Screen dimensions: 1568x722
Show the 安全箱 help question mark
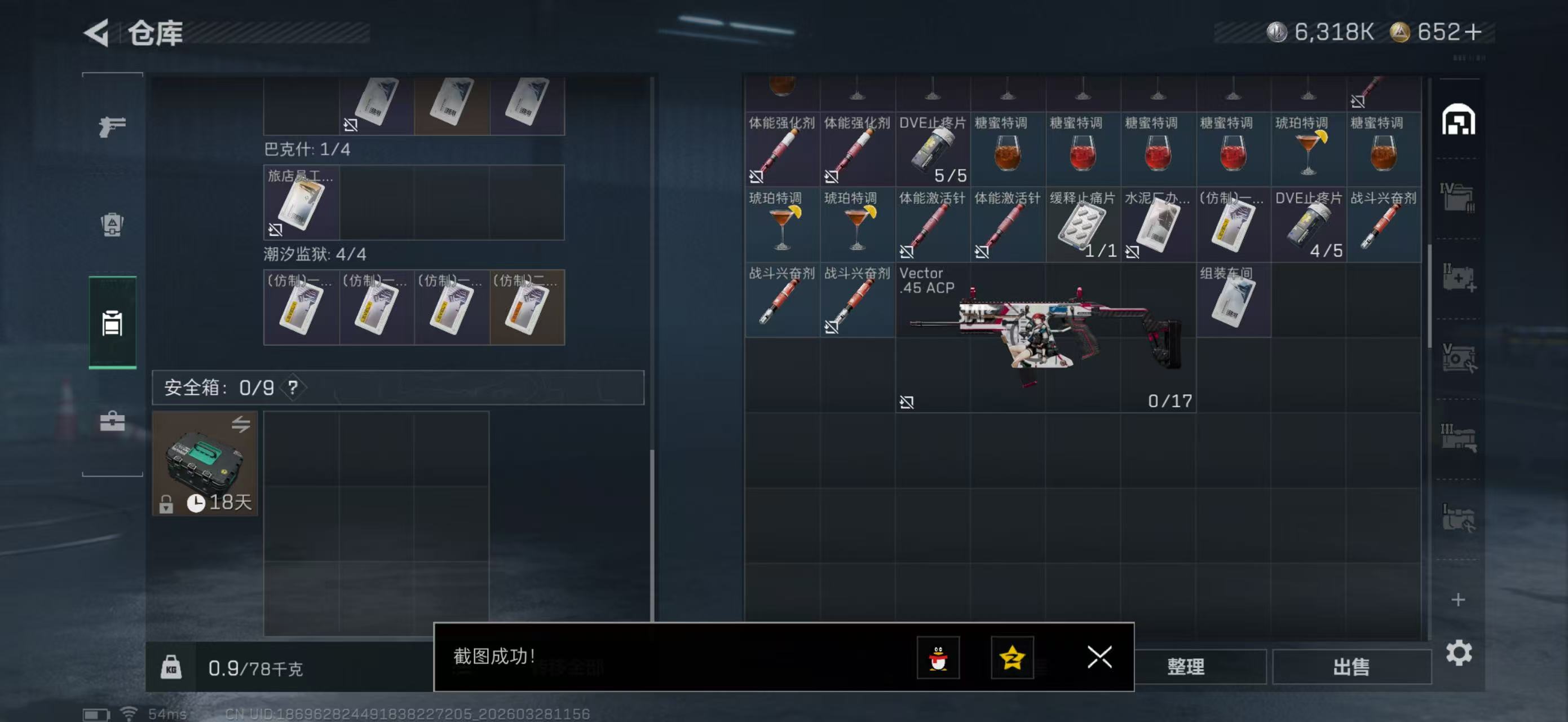tap(293, 387)
